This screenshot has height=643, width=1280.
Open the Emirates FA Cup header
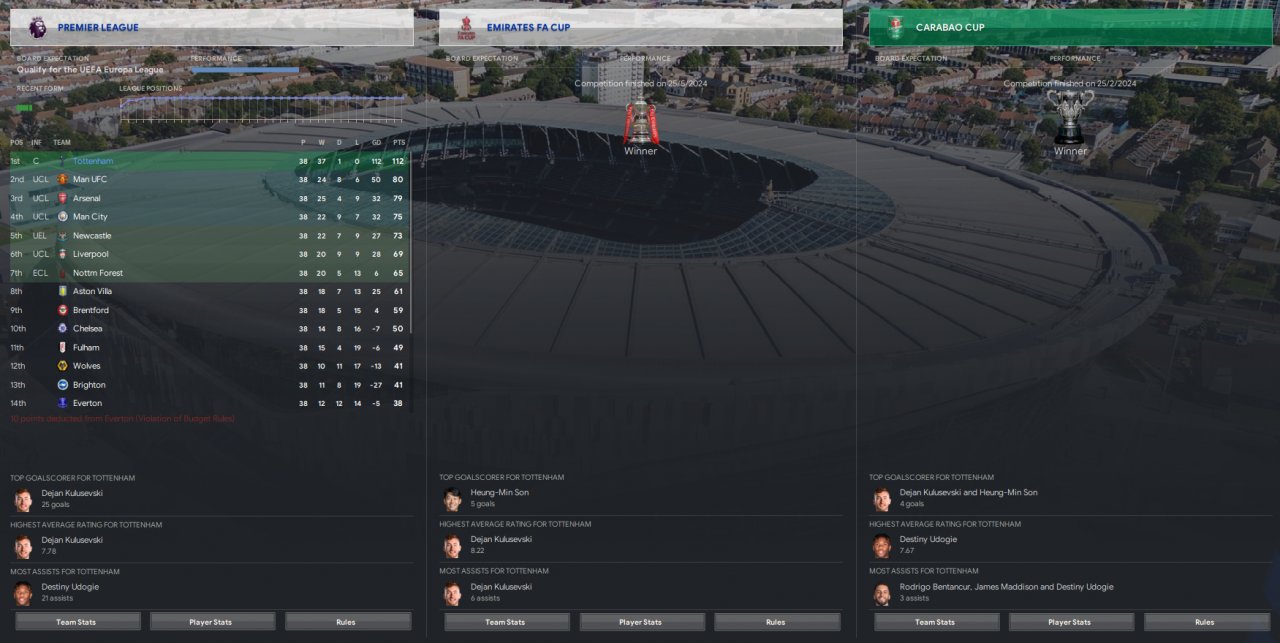[x=640, y=27]
